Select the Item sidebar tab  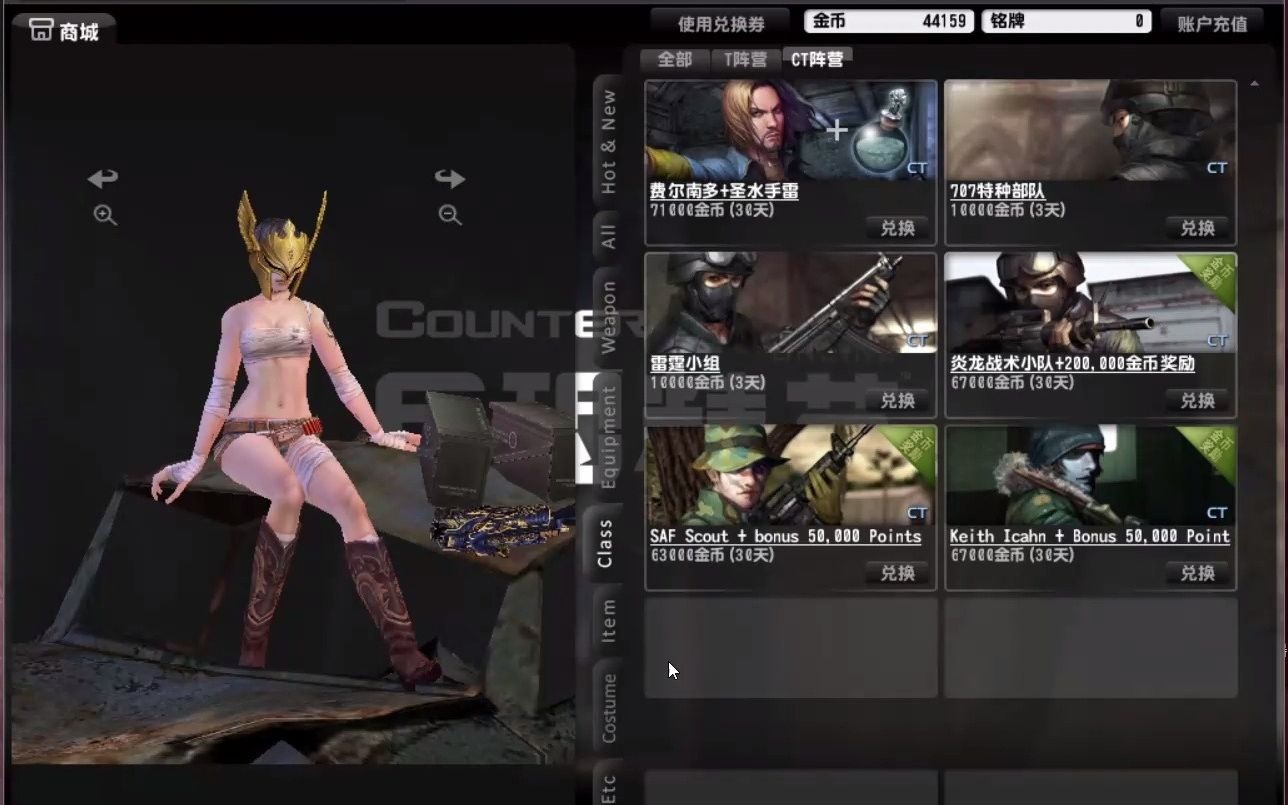pos(608,622)
